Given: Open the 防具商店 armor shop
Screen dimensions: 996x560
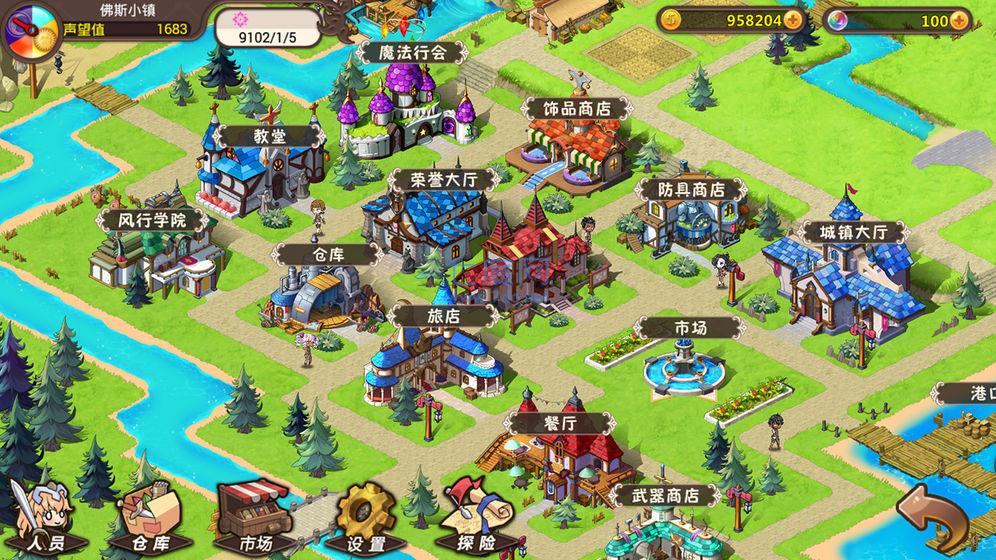Looking at the screenshot, I should pyautogui.click(x=691, y=189).
